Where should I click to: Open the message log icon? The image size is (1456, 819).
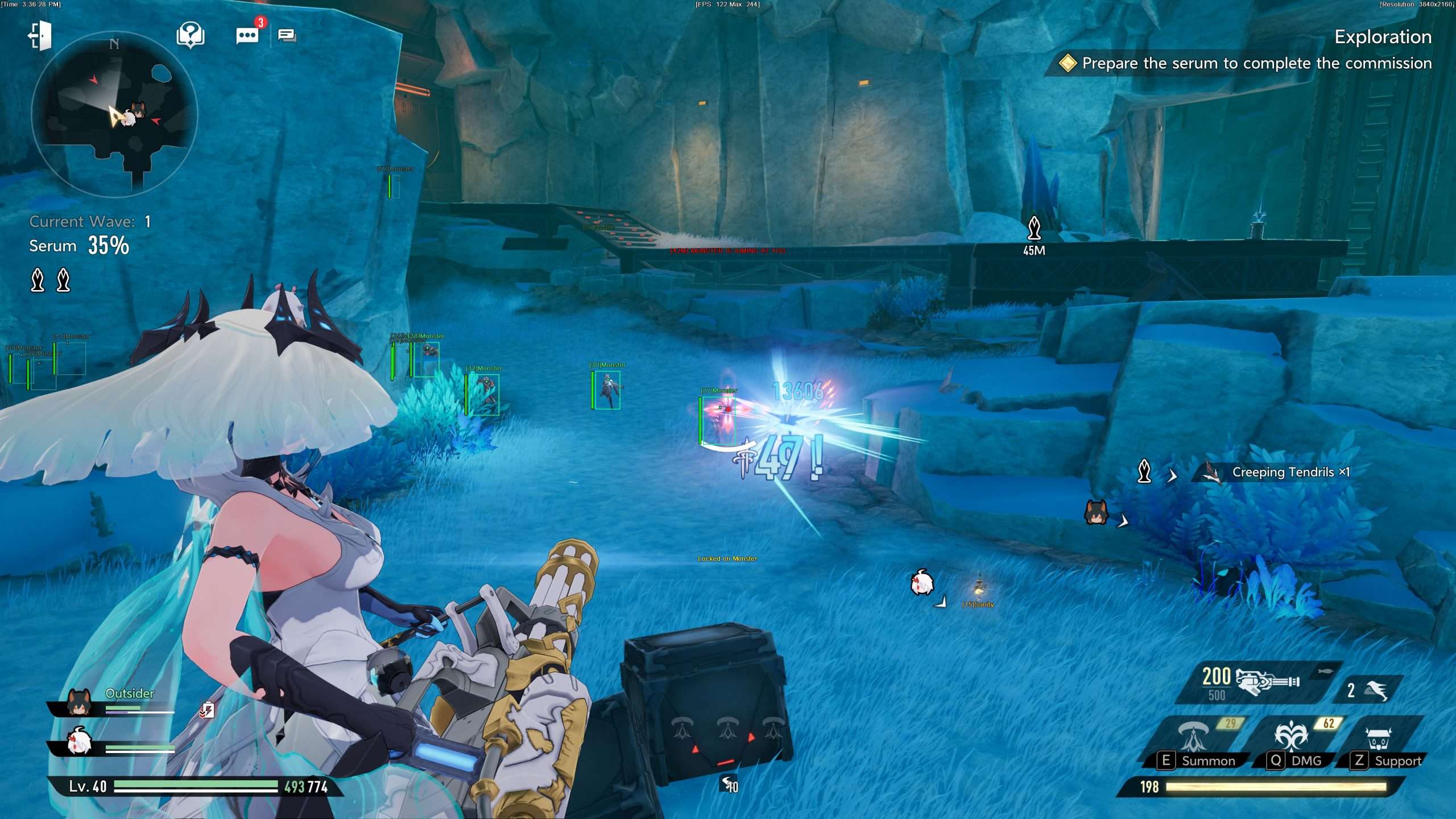point(287,36)
